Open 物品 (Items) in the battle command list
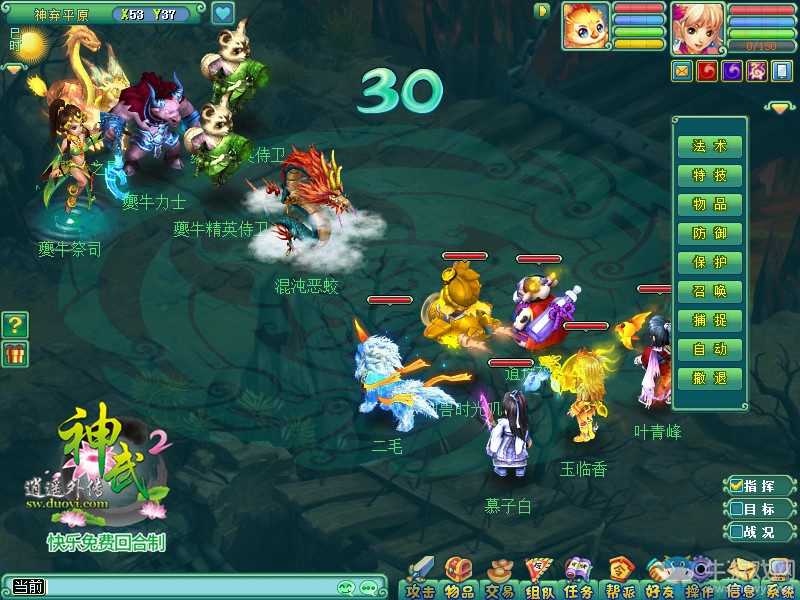The image size is (800, 600). tap(710, 204)
